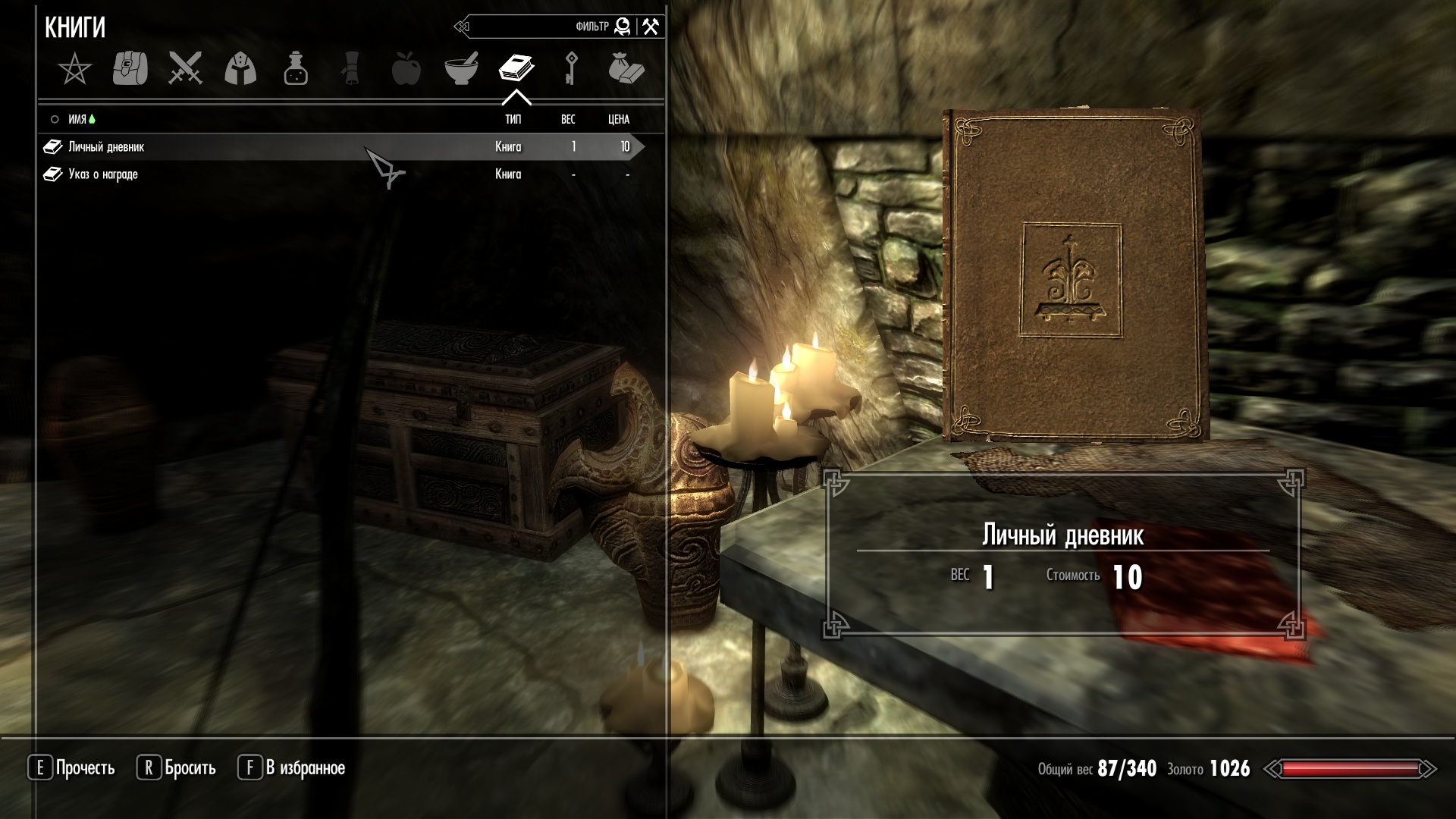Switch to the crossed swords weapons category
This screenshot has width=1456, height=819.
coord(185,69)
